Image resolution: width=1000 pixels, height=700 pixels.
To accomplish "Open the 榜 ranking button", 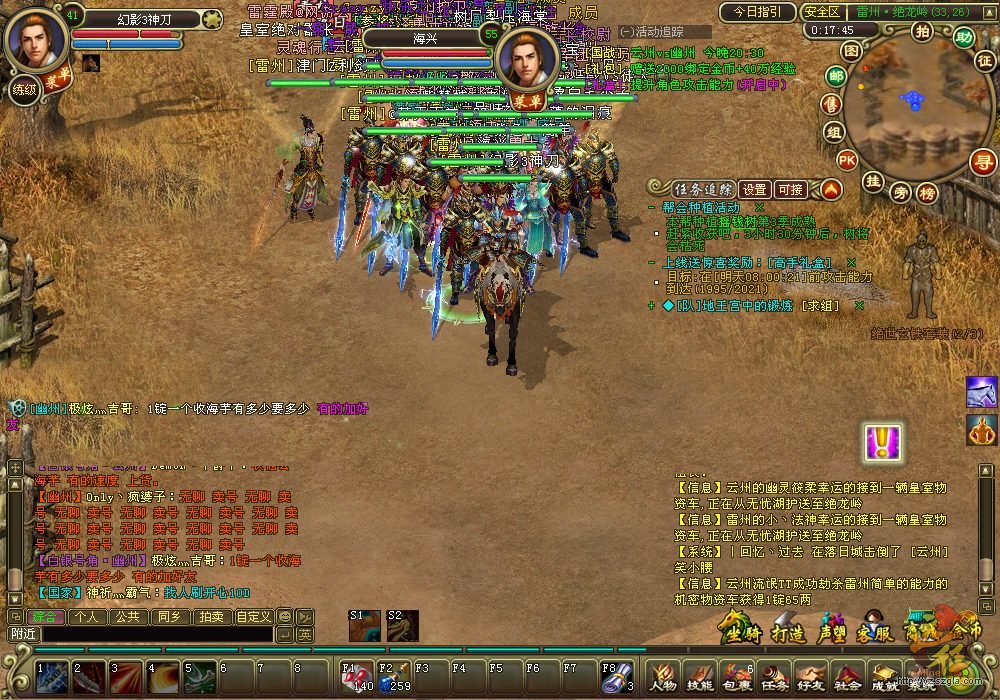I will [928, 193].
